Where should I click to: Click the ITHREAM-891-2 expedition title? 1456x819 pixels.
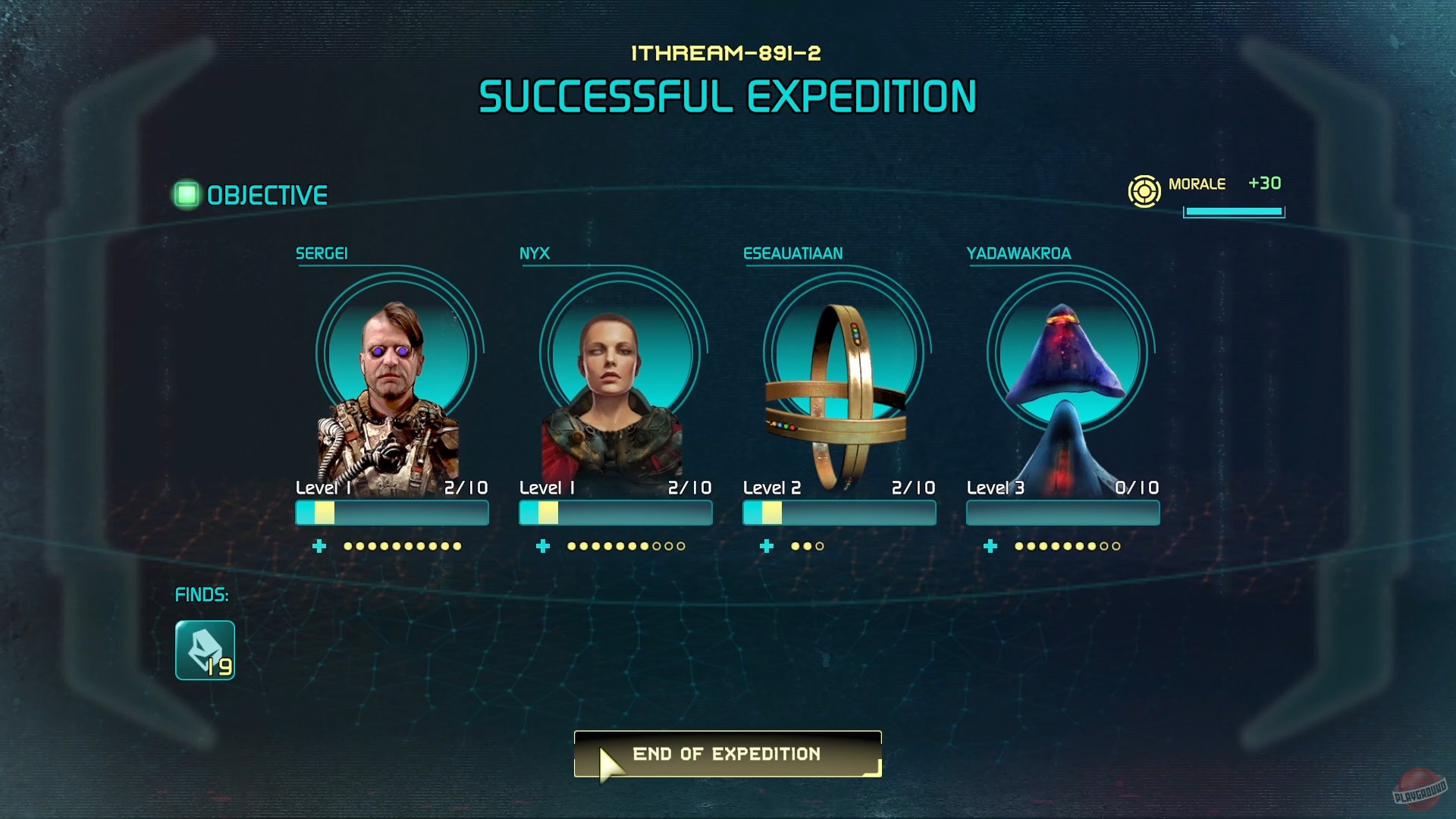click(x=726, y=55)
